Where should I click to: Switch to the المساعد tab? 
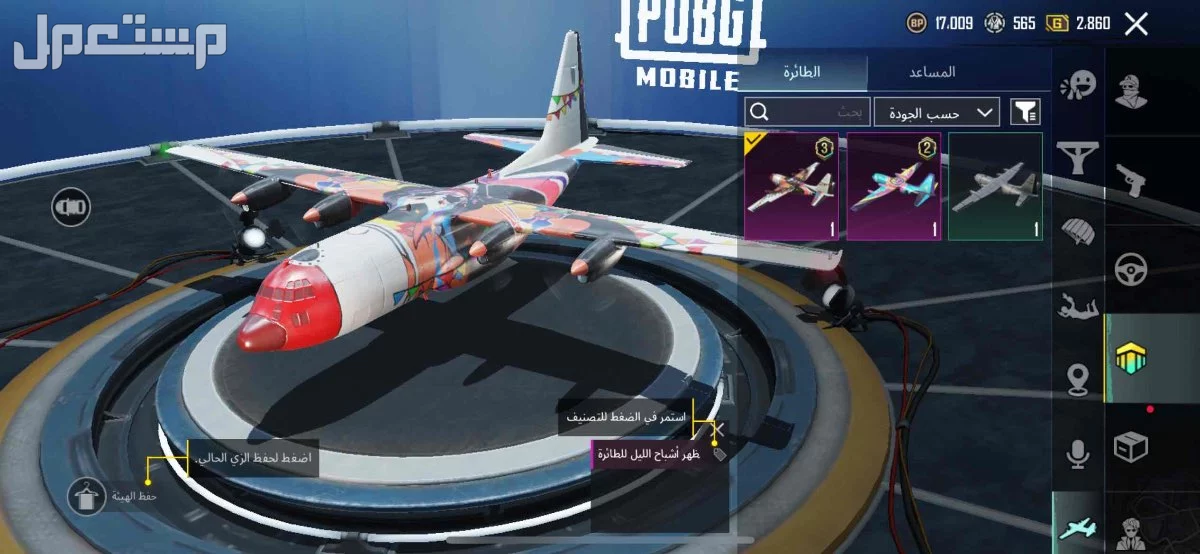click(x=932, y=72)
